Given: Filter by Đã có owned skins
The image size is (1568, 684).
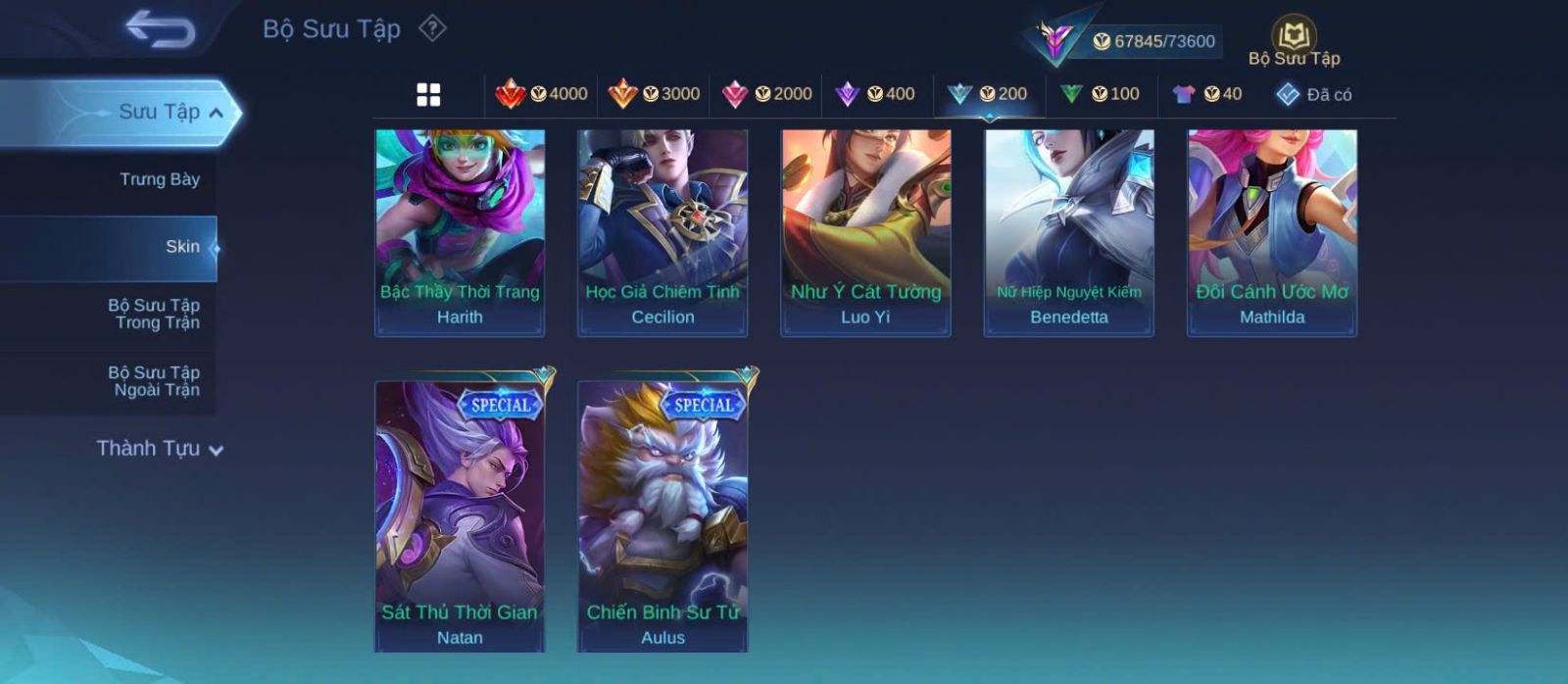Looking at the screenshot, I should [1314, 94].
